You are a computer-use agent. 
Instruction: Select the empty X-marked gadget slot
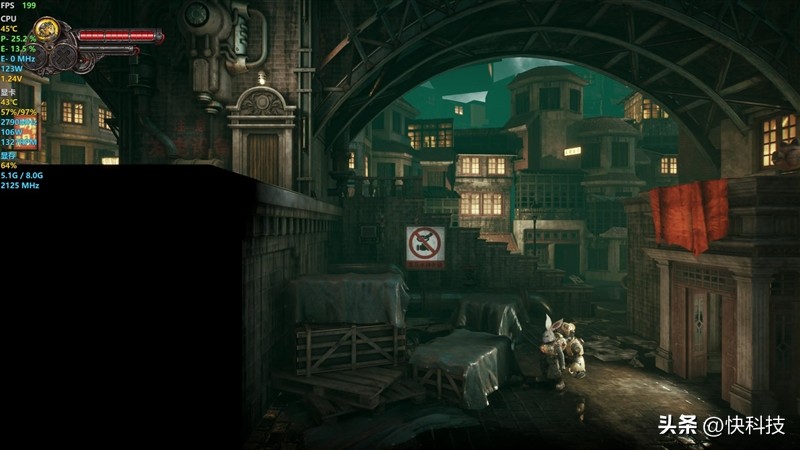(63, 57)
